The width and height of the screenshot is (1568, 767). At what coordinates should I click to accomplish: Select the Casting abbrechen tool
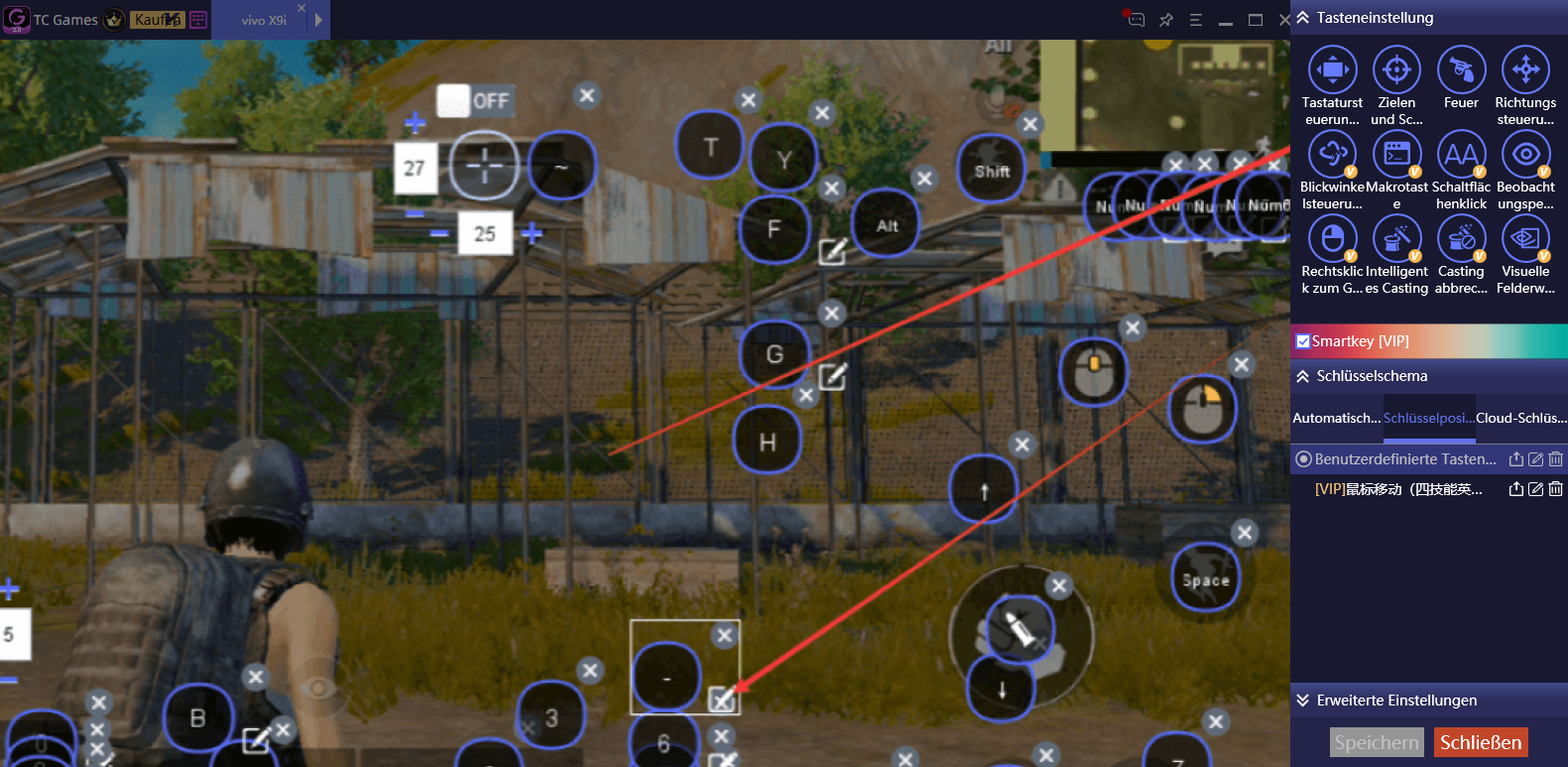tap(1461, 240)
